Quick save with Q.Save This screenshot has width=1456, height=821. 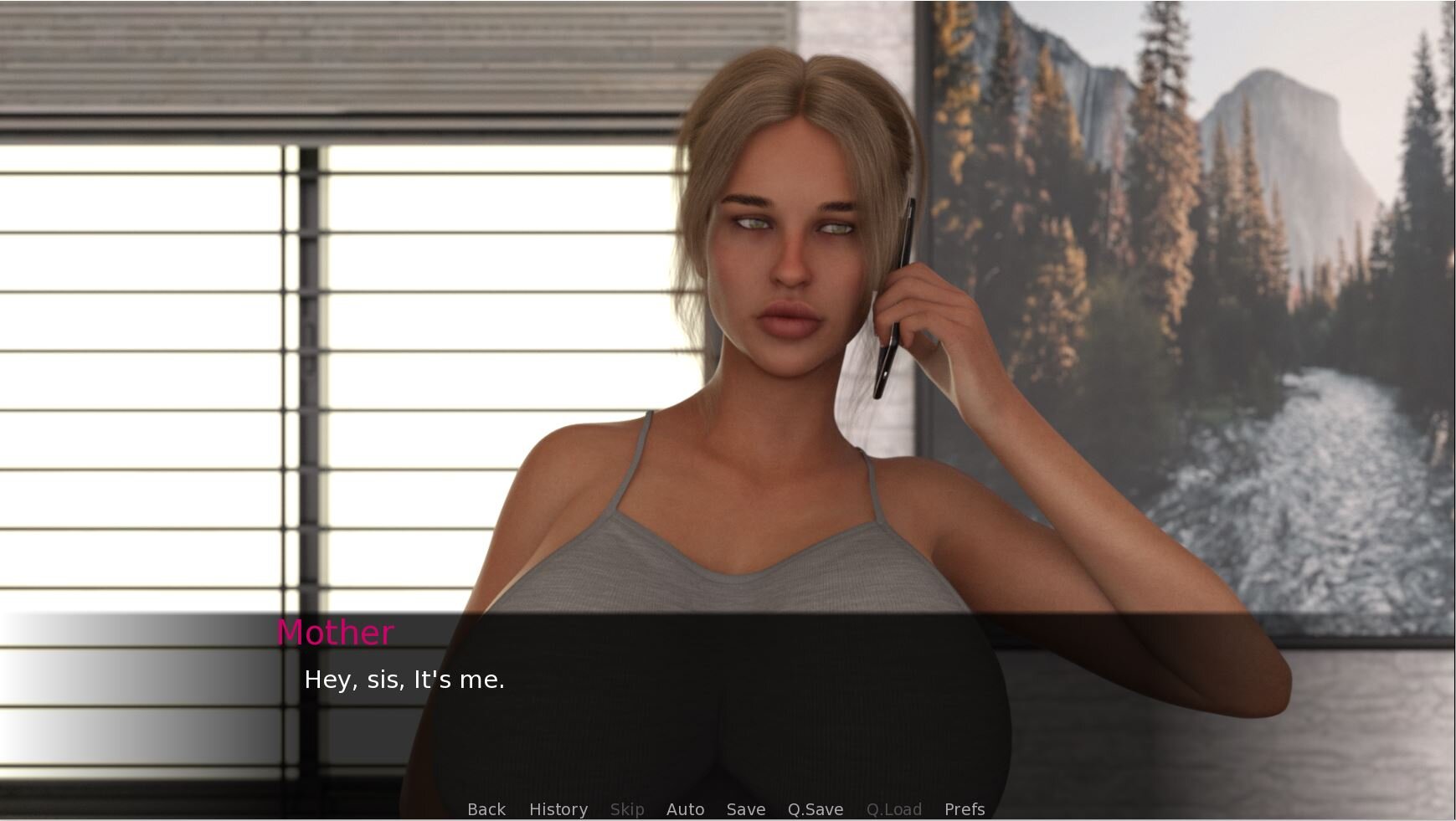tap(815, 809)
